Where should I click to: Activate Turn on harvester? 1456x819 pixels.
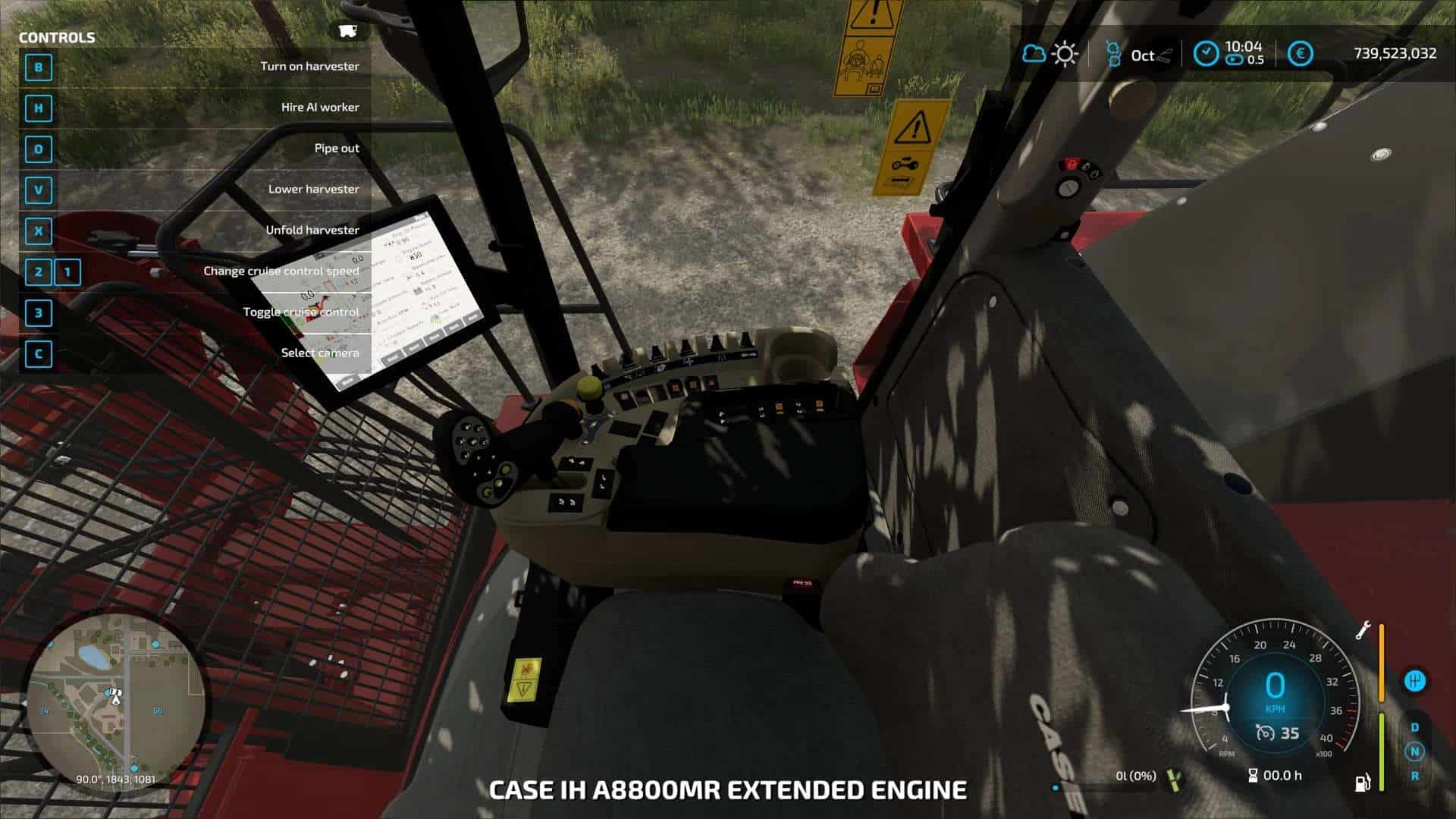(x=309, y=66)
